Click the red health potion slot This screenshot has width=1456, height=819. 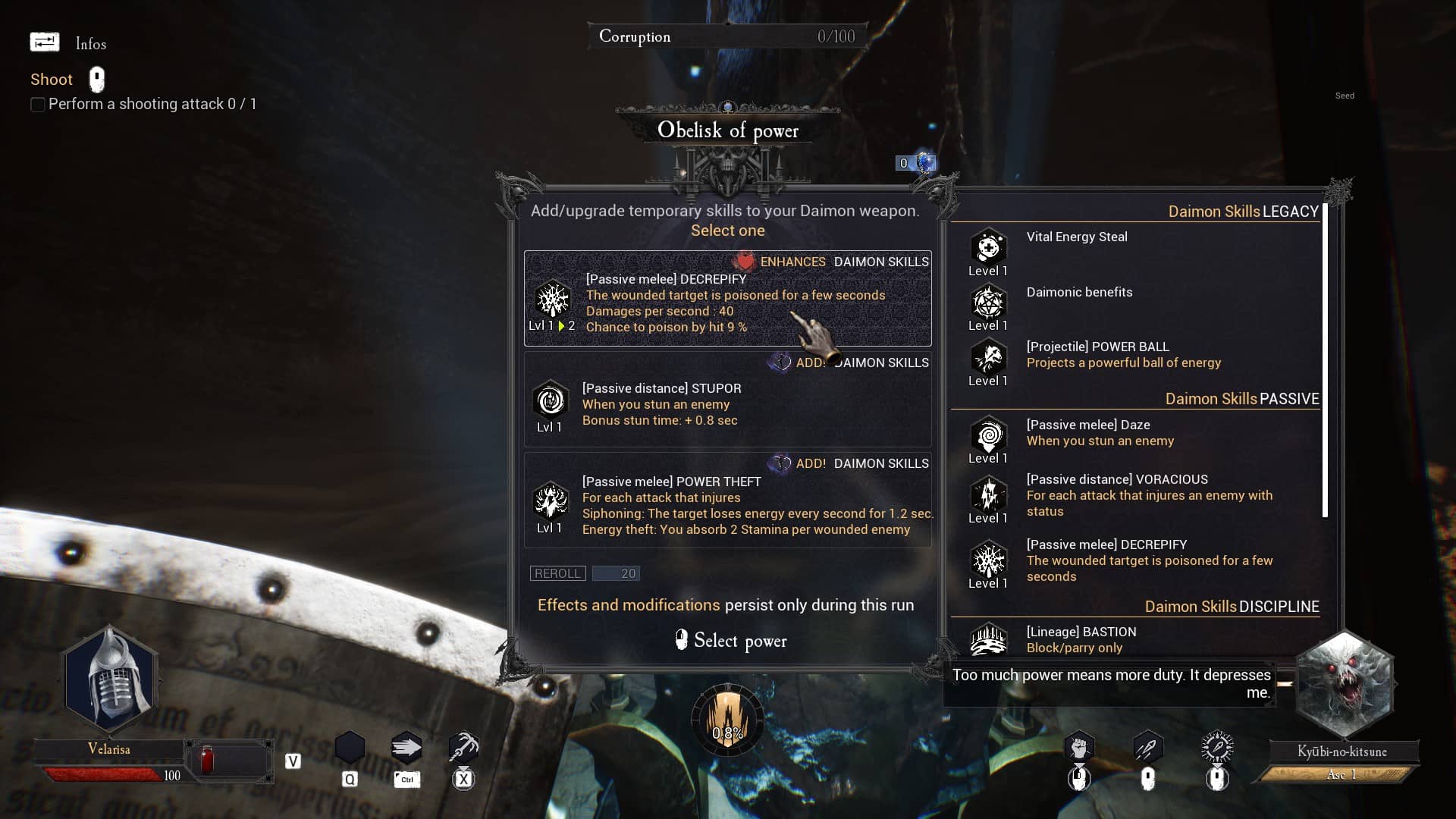point(207,759)
